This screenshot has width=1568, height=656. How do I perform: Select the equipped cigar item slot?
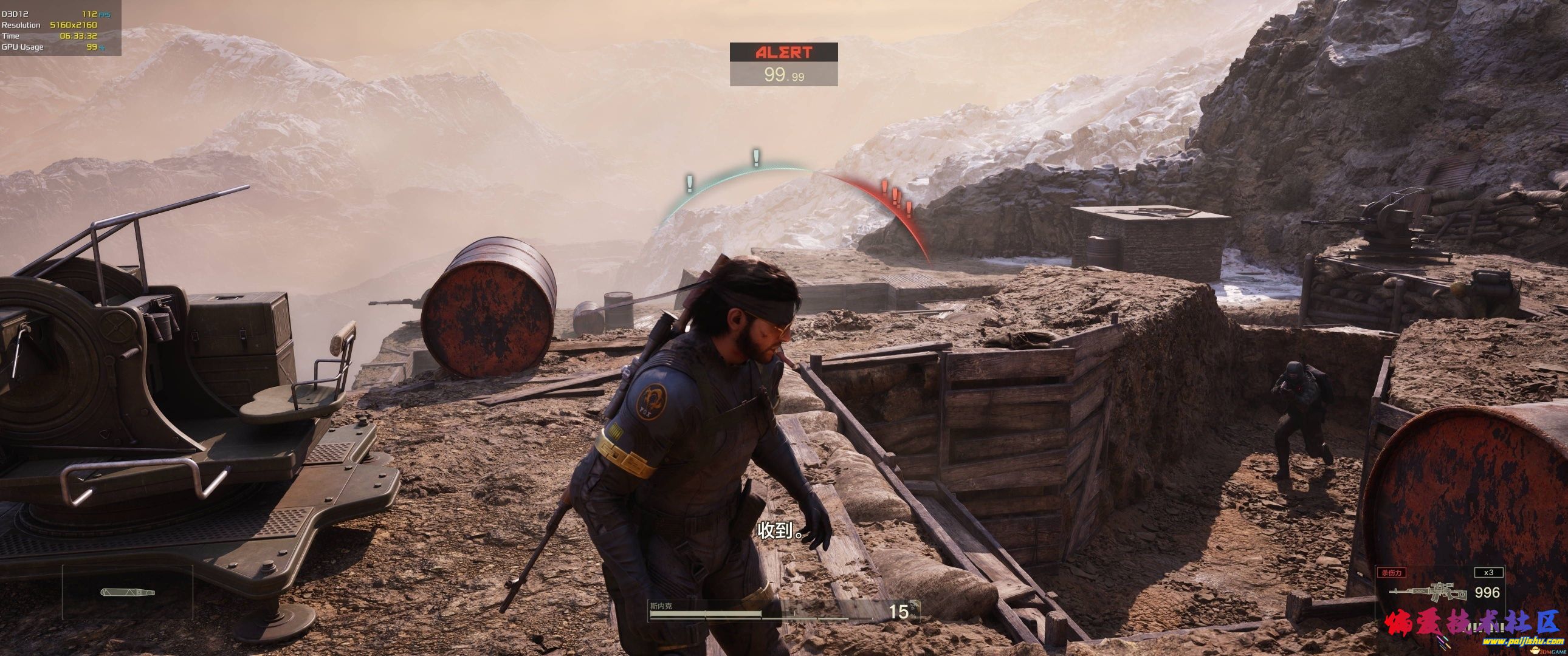click(127, 592)
